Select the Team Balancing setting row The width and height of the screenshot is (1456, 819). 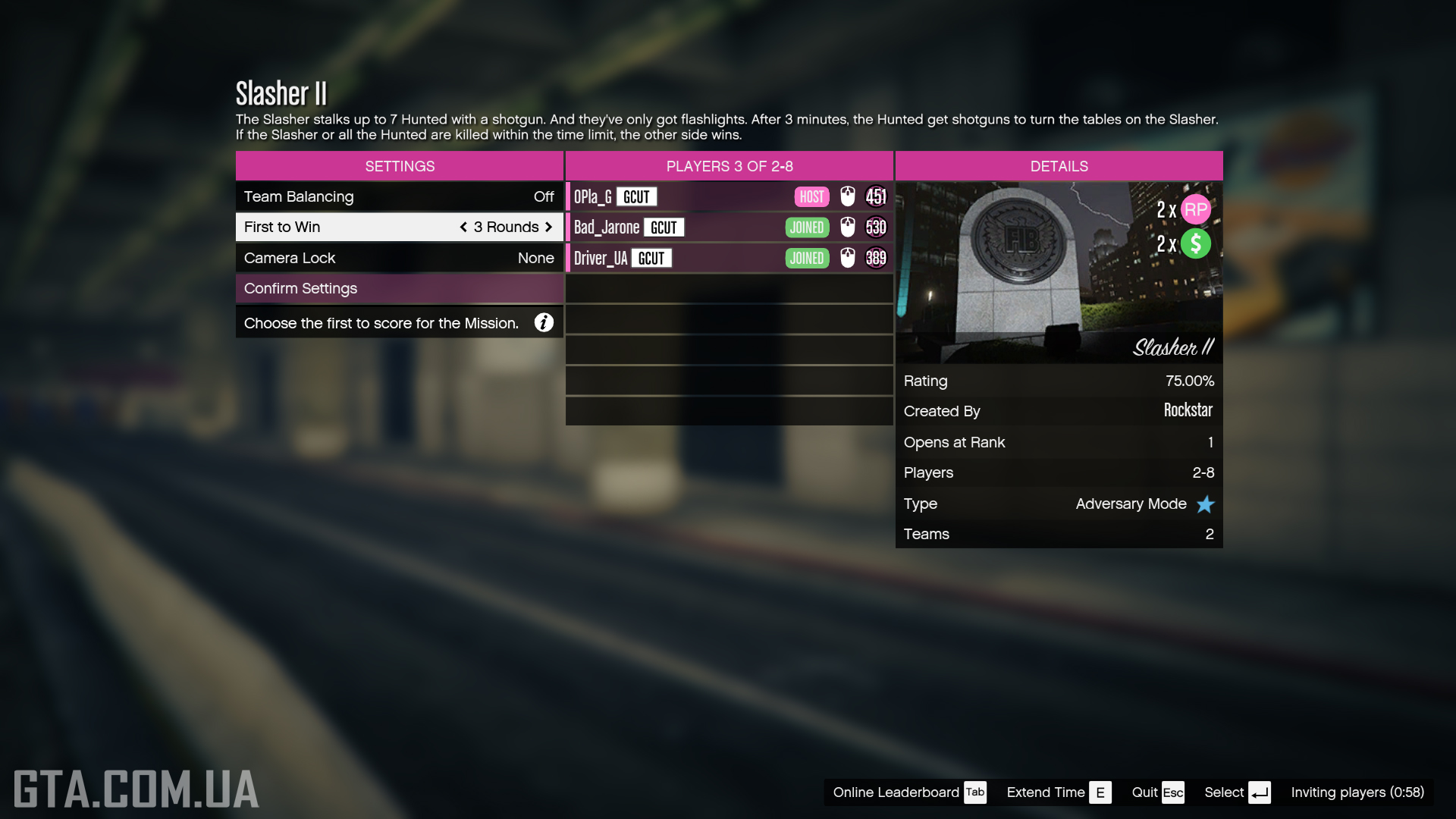[399, 196]
